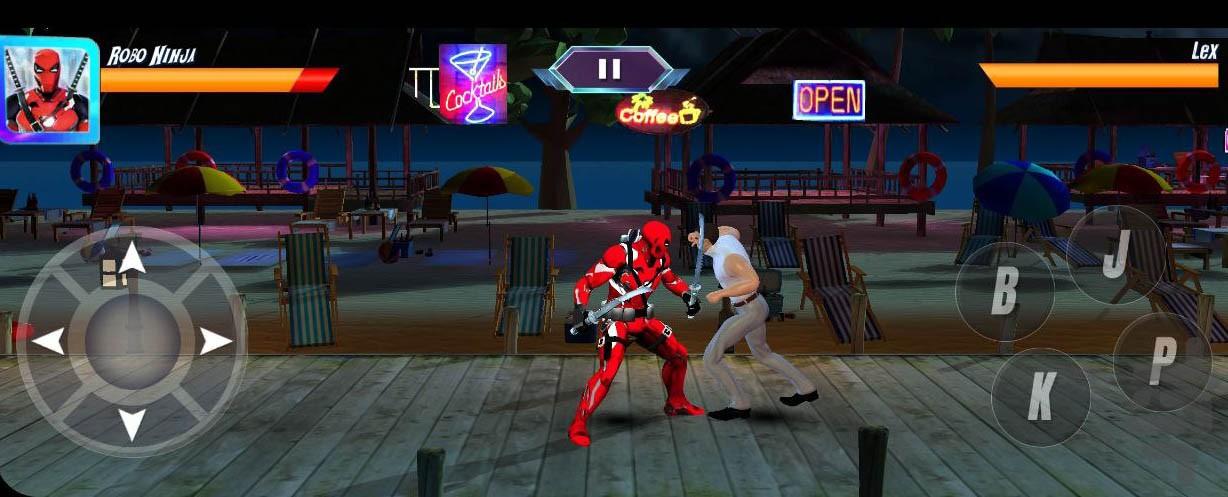
Task: Tap the J action button
Action: 1115,256
